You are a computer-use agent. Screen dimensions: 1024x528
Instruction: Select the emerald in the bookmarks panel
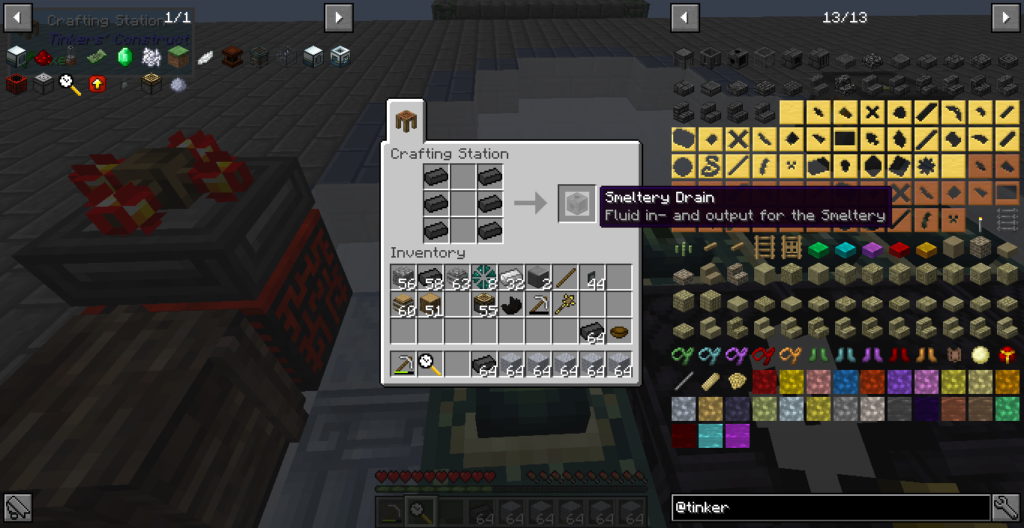(125, 57)
